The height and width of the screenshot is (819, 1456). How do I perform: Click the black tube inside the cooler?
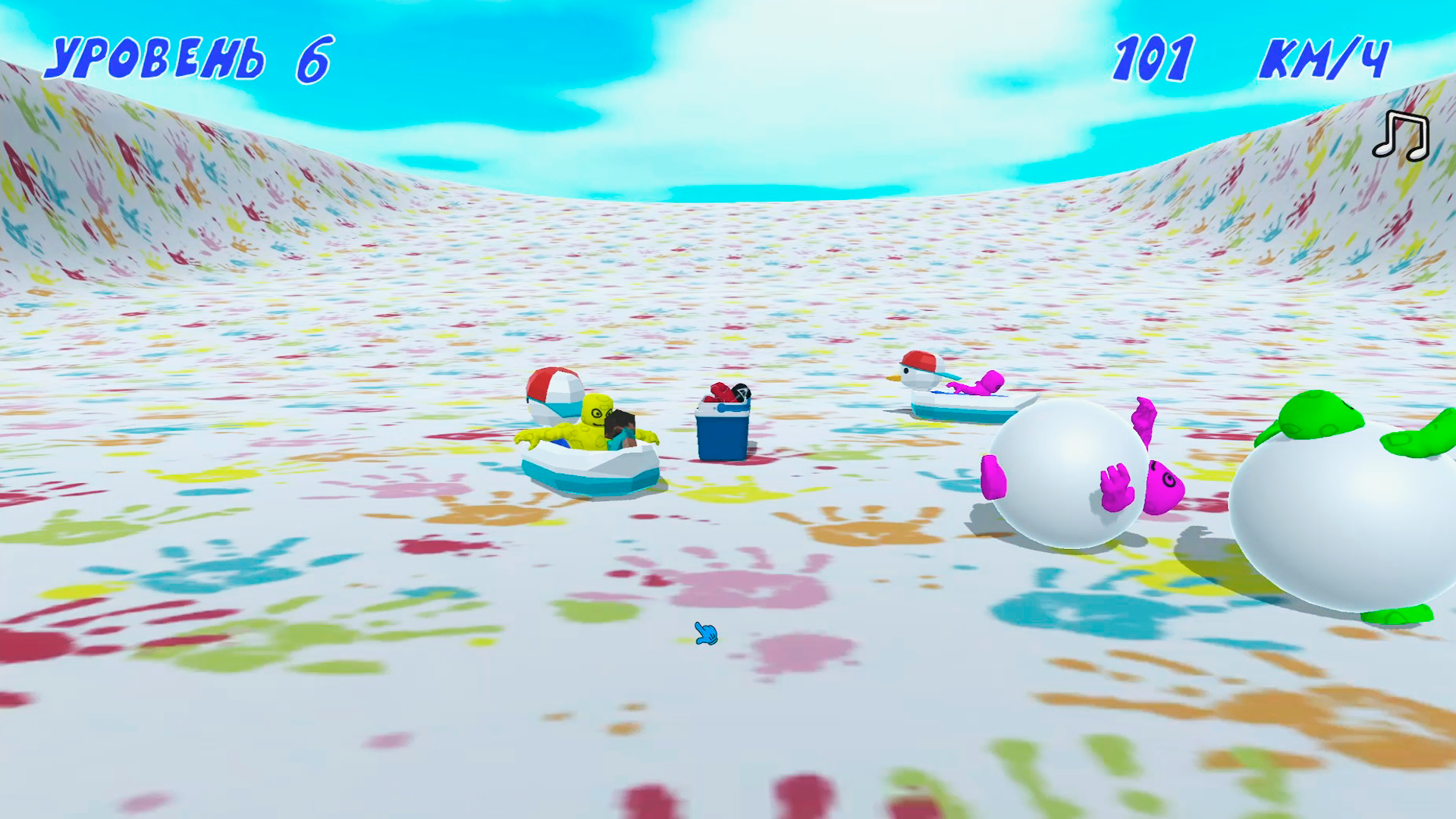click(x=740, y=391)
